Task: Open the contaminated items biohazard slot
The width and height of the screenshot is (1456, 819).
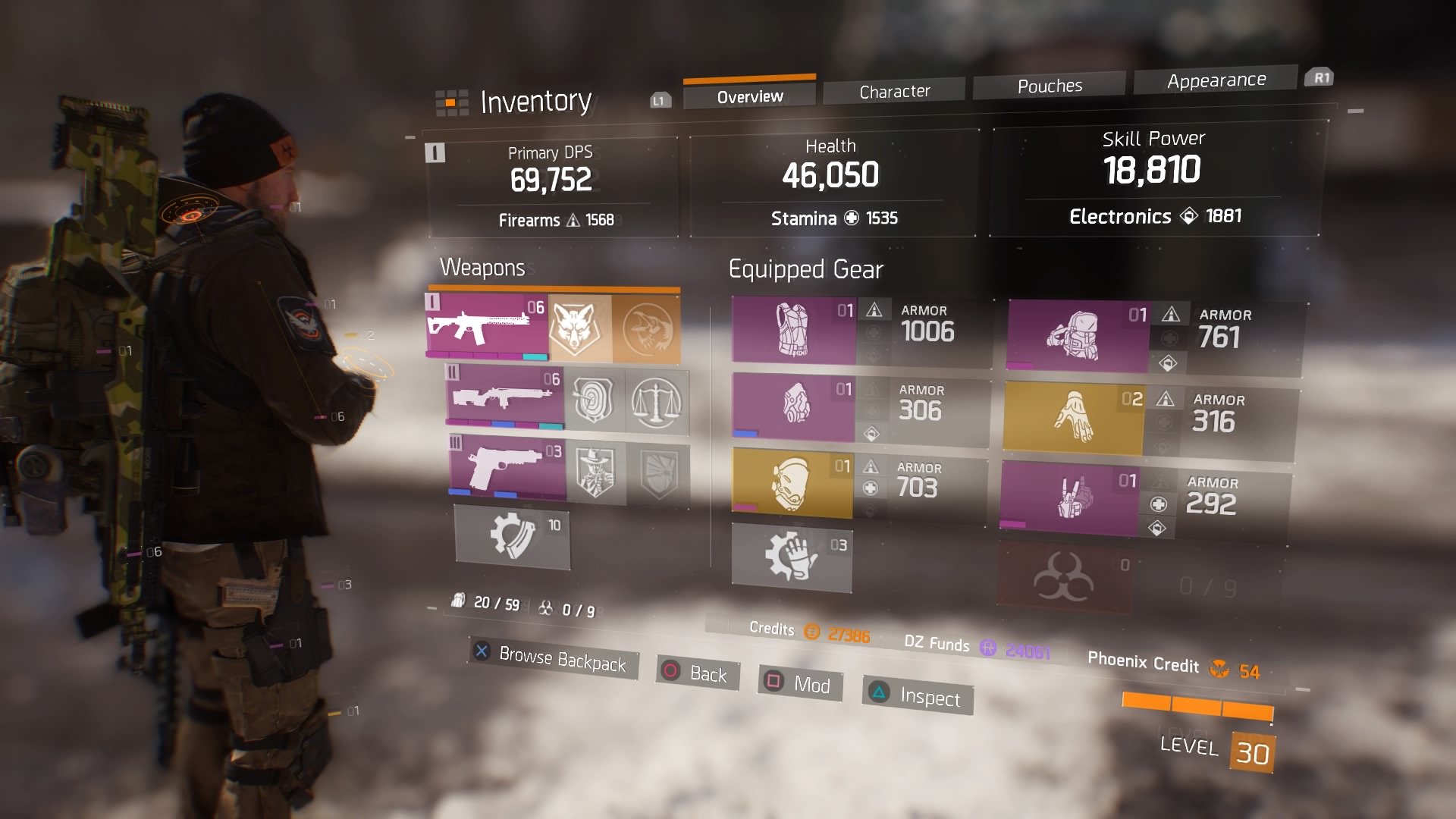Action: (1064, 578)
